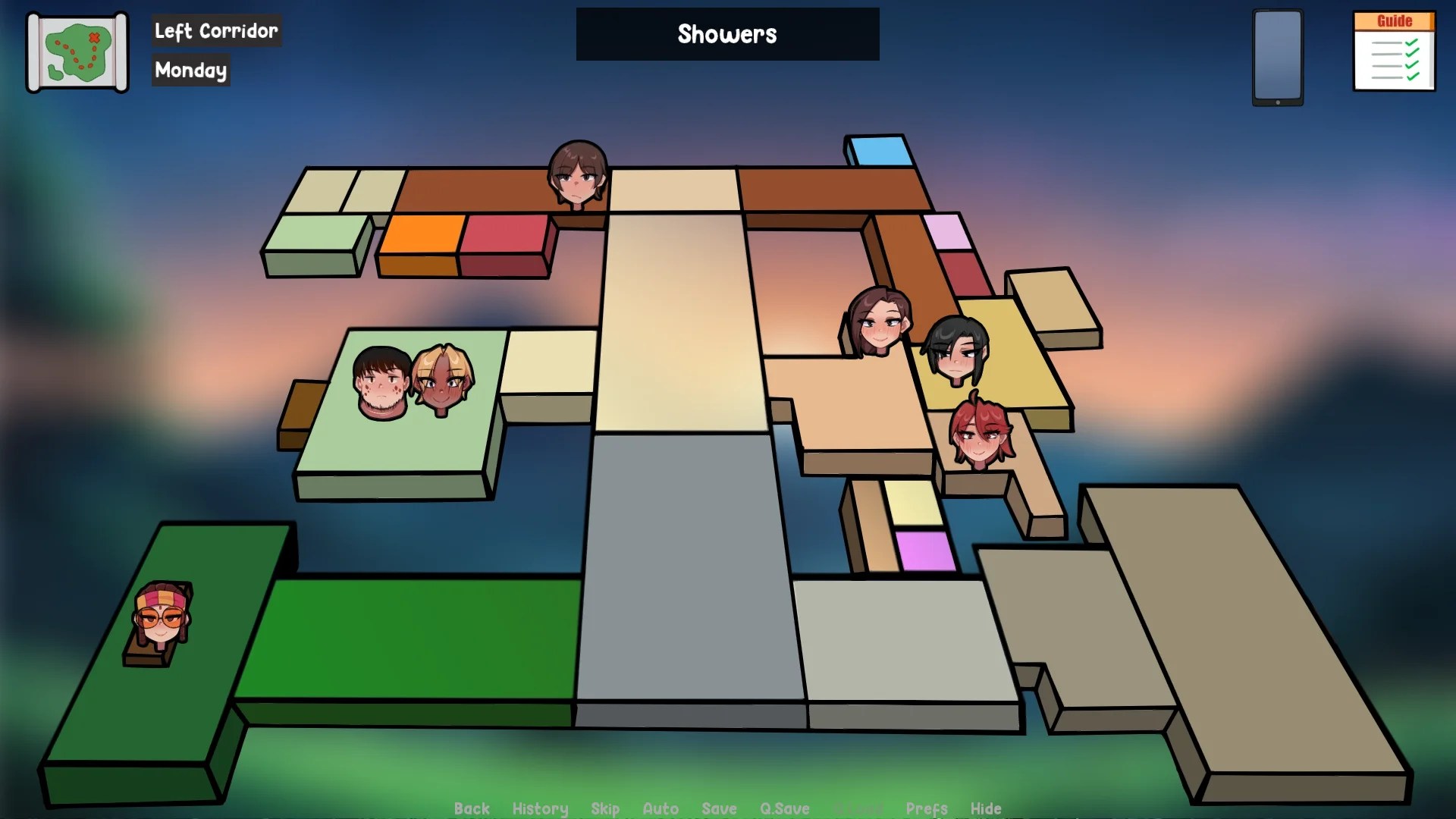Choose the magenta room tile

[924, 551]
